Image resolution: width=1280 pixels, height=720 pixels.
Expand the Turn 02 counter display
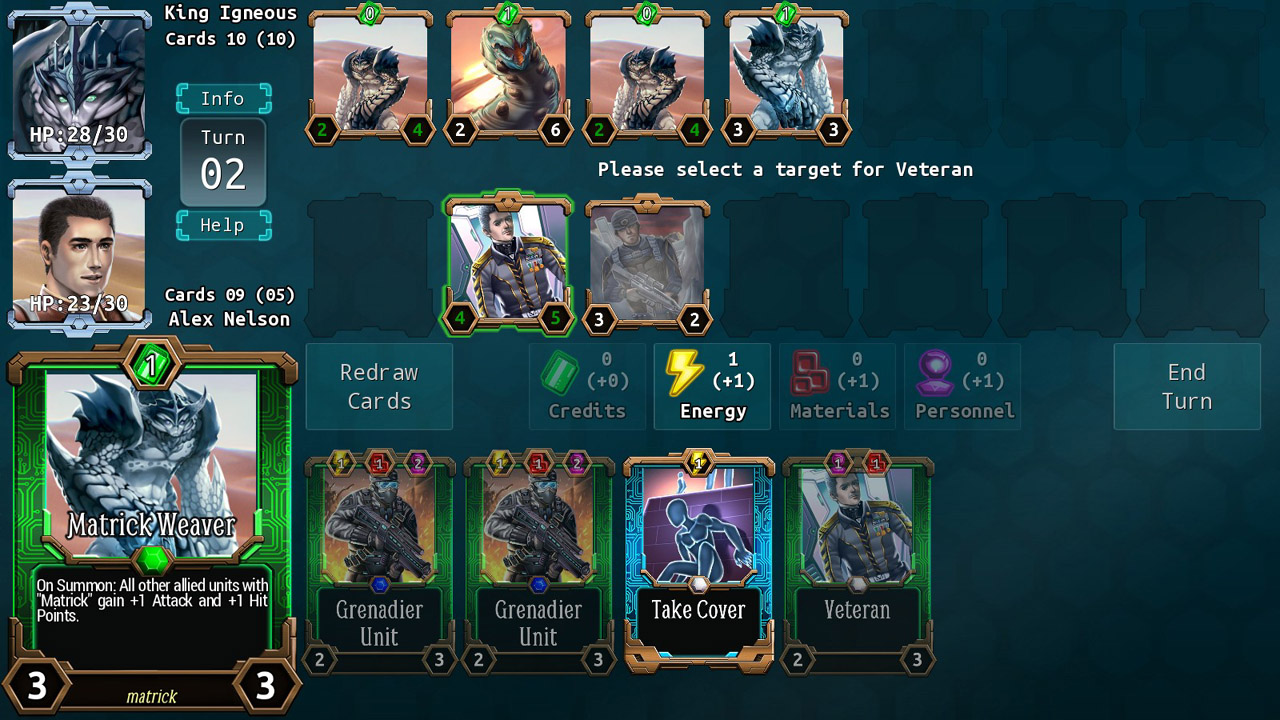(222, 160)
